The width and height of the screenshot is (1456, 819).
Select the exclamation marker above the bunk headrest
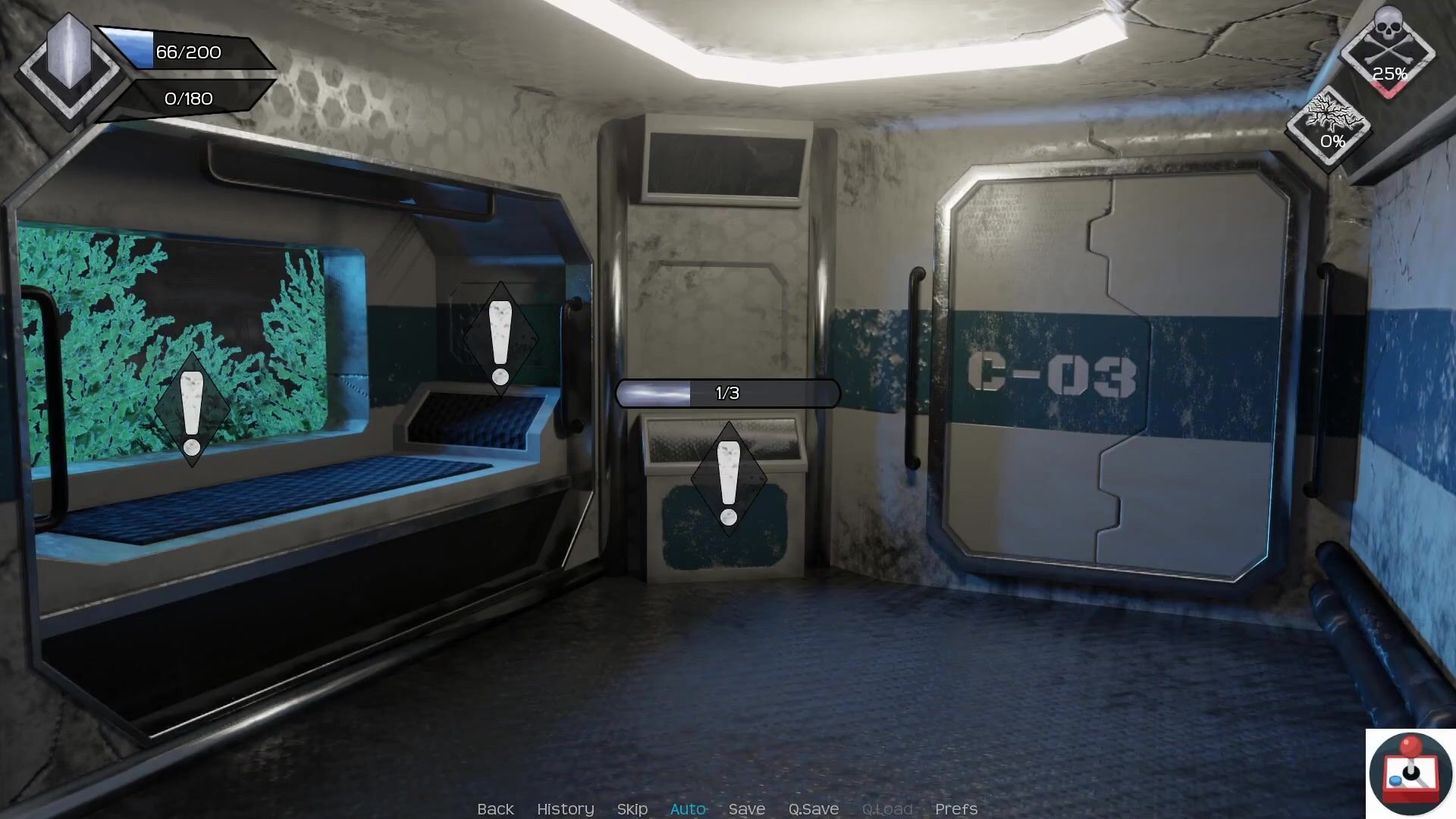coord(500,340)
